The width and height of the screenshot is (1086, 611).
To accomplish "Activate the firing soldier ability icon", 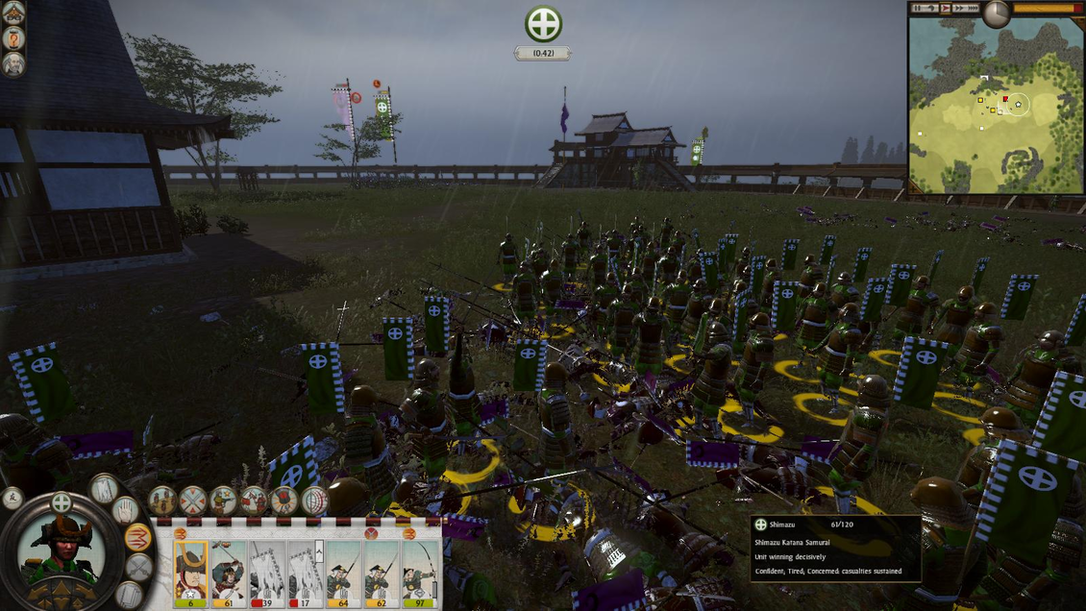I will tap(223, 500).
